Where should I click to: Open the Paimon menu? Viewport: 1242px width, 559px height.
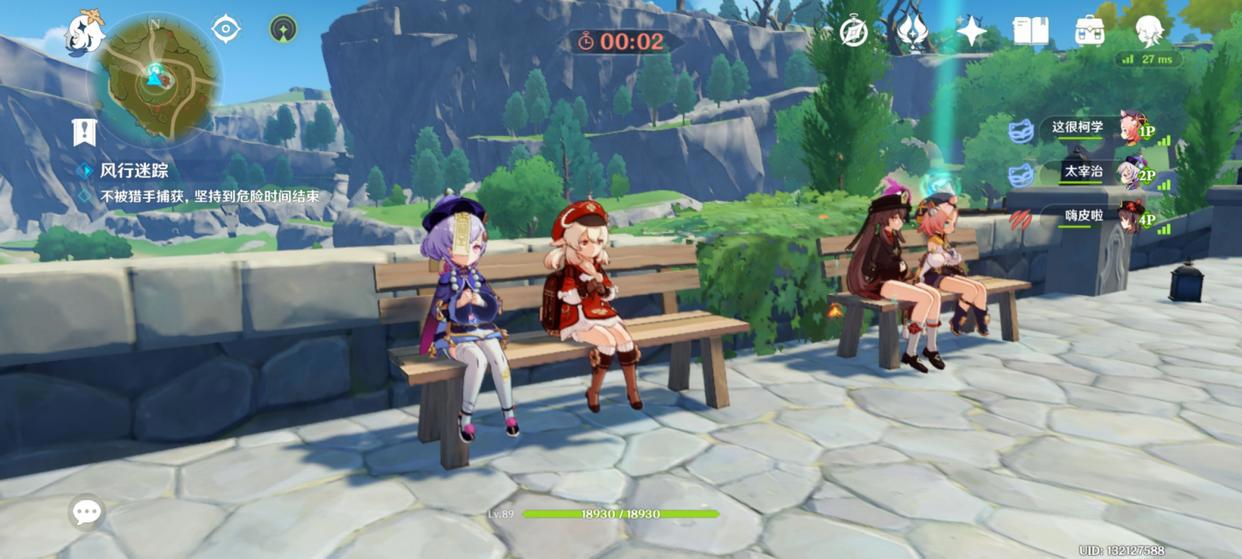coord(85,33)
